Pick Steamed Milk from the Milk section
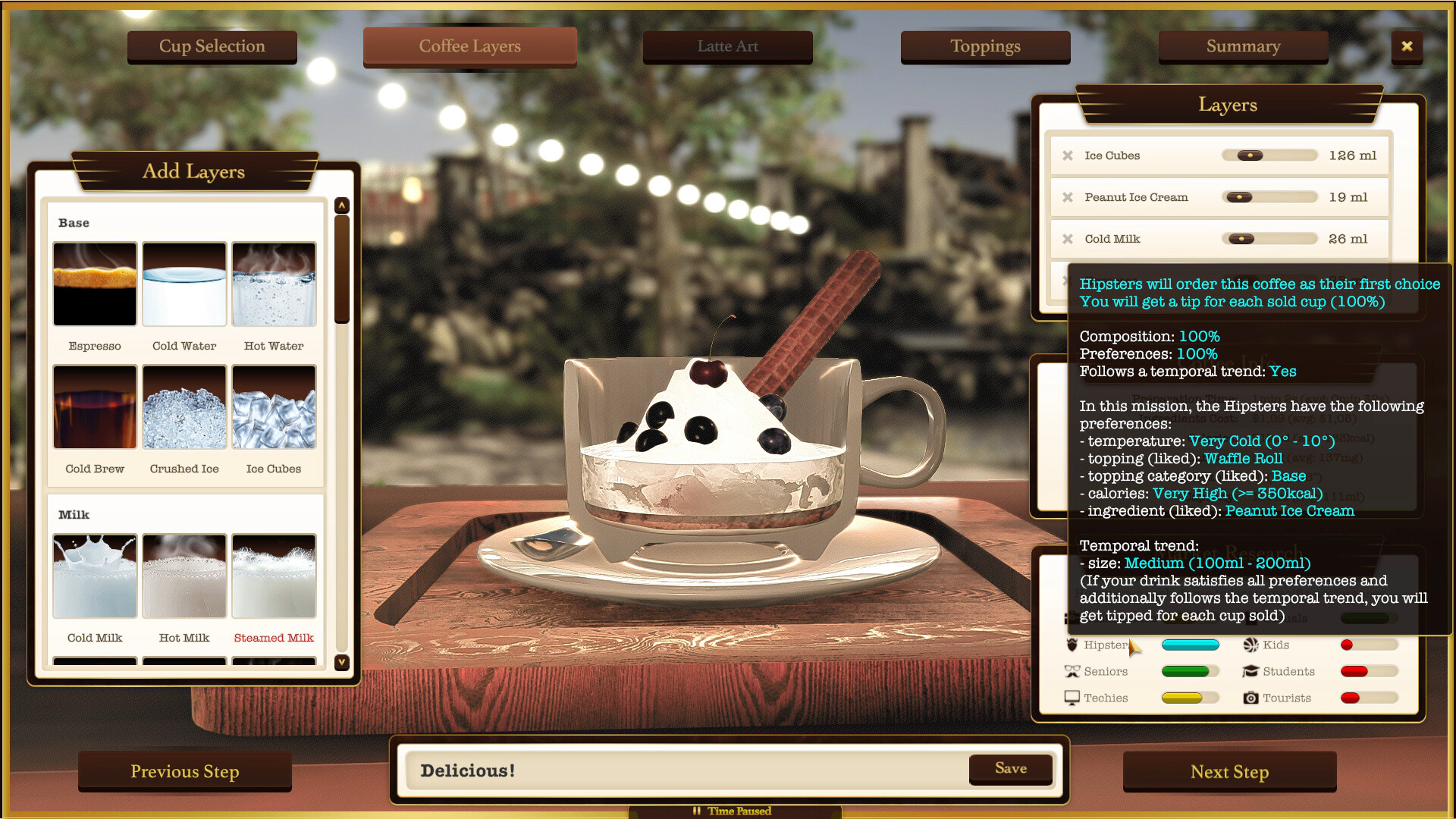 pyautogui.click(x=274, y=576)
